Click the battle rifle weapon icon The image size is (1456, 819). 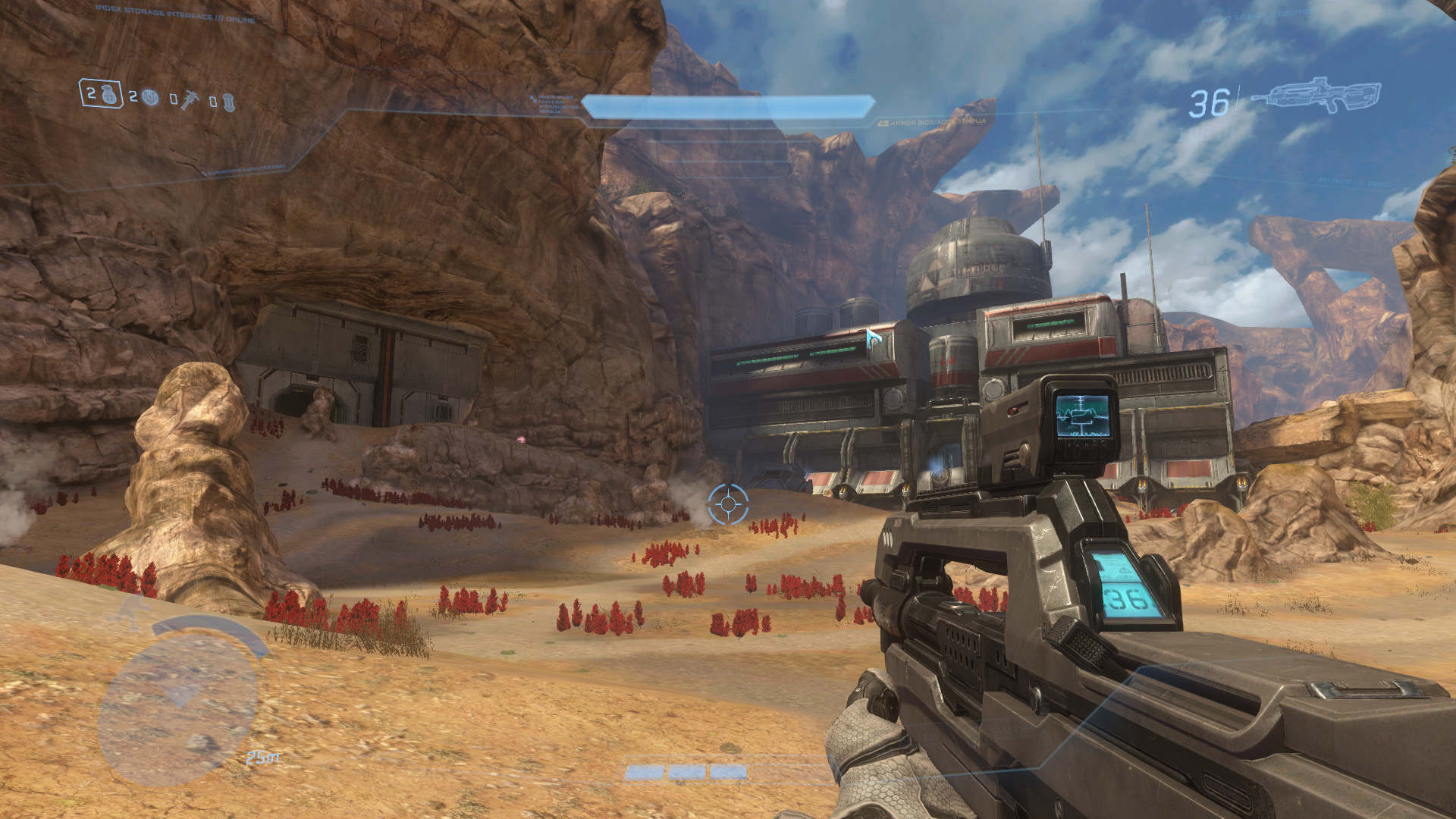click(1316, 96)
